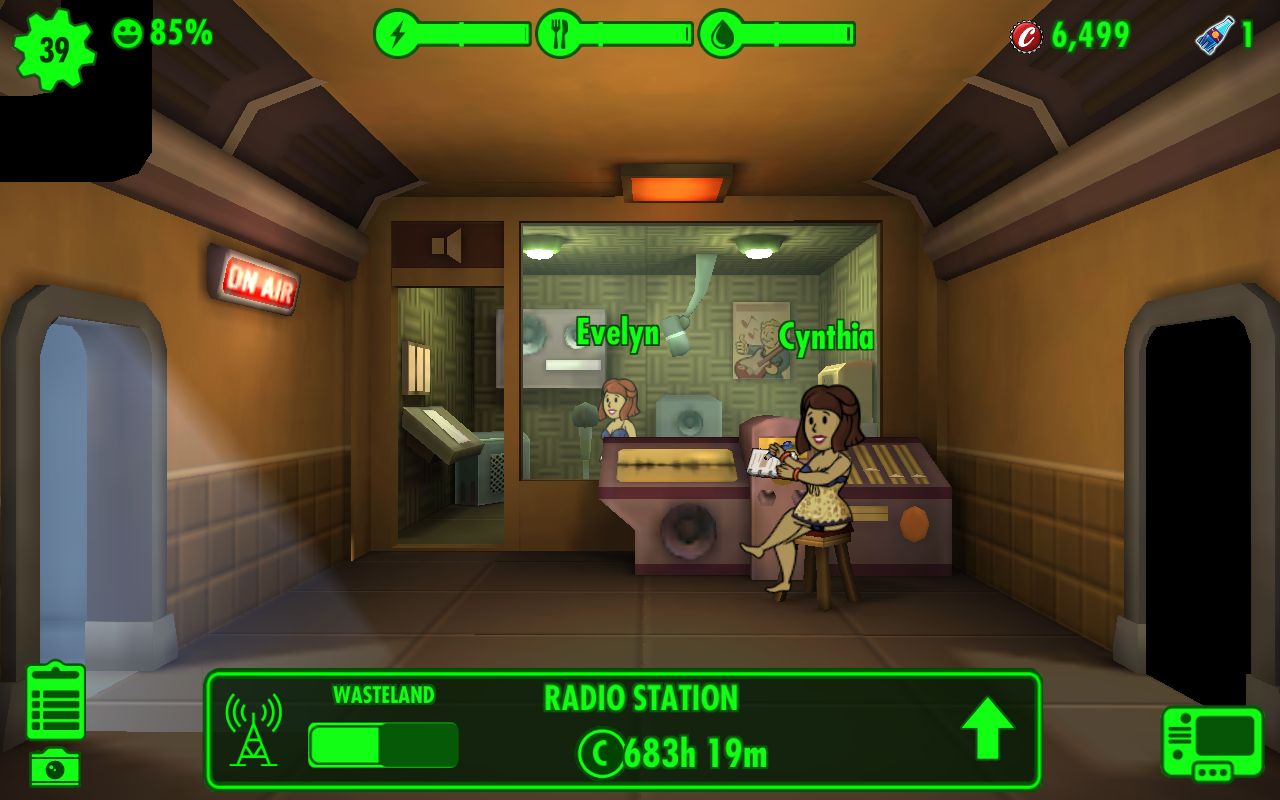Toggle the Wasteland broadcast antenna icon
The image size is (1280, 800).
pyautogui.click(x=253, y=730)
